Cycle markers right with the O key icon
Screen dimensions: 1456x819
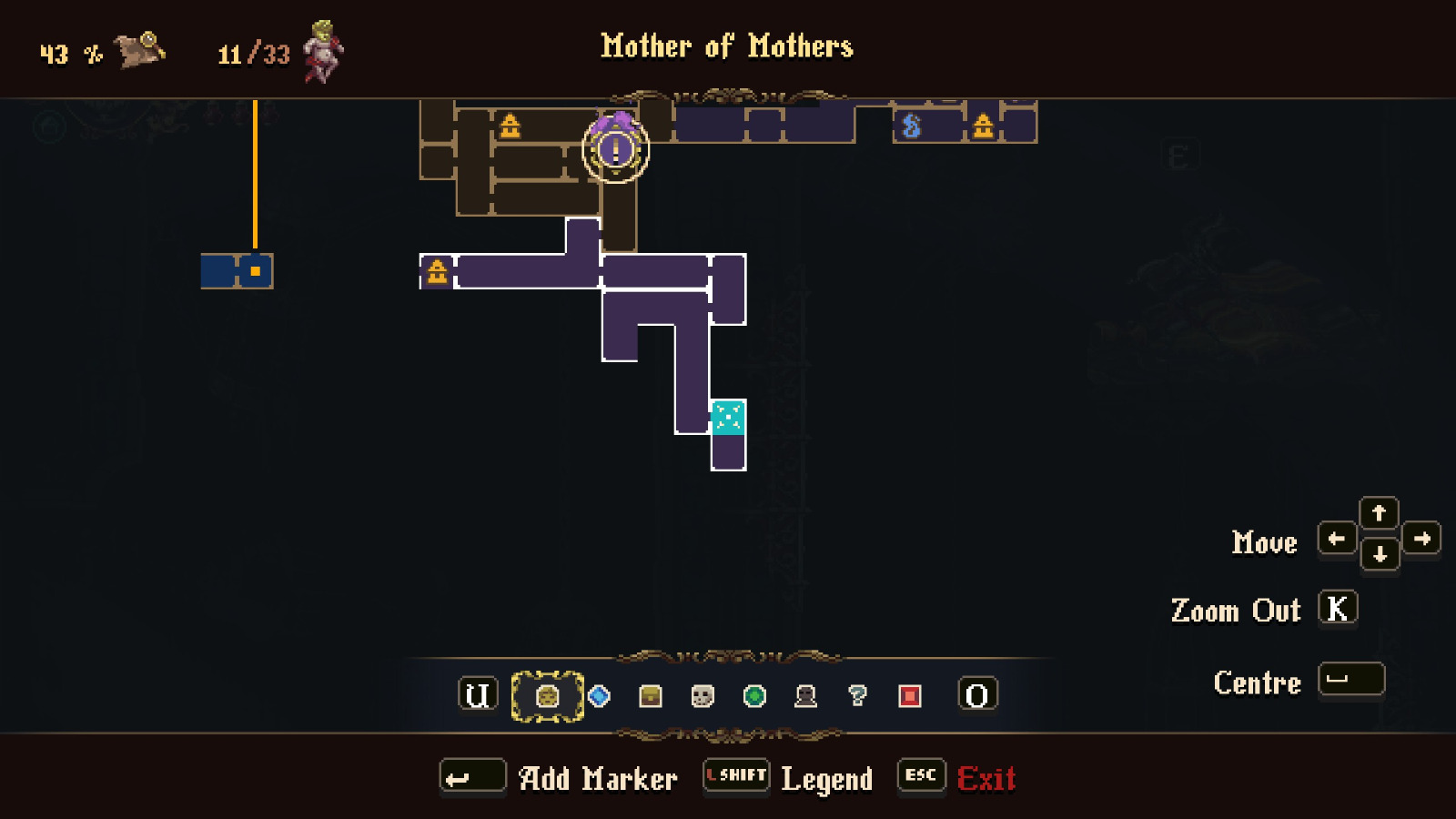click(978, 697)
